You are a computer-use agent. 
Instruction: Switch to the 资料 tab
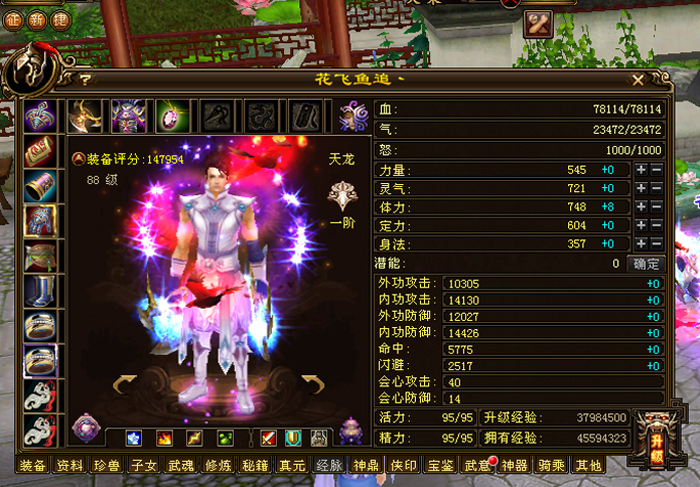point(70,465)
